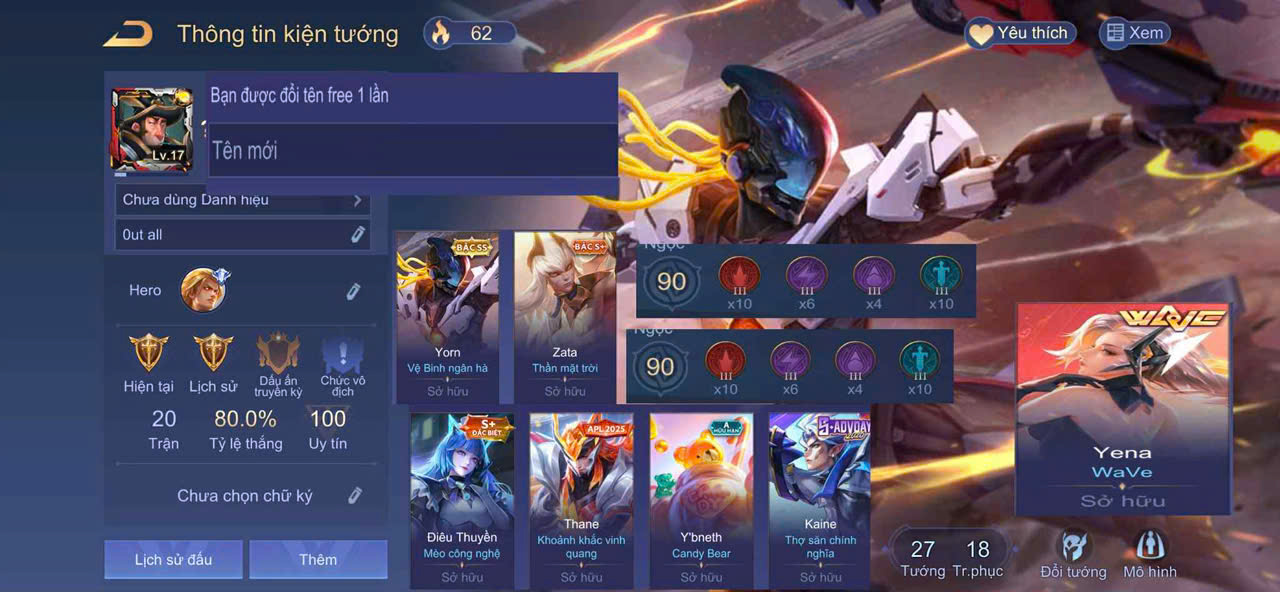1280x592 pixels.
Task: Tap the Yêu thích favorite button
Action: pyautogui.click(x=1019, y=34)
